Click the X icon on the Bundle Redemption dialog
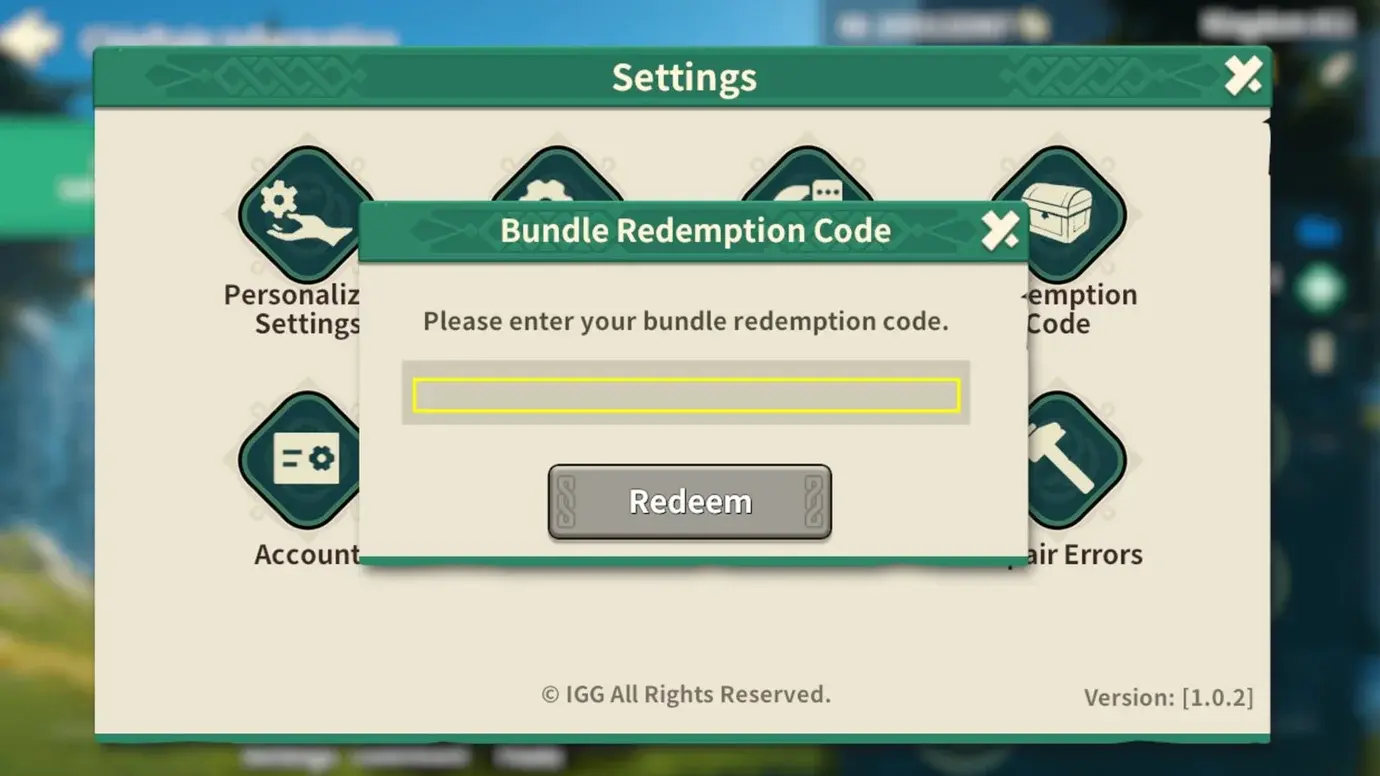Viewport: 1380px width, 776px height. (x=999, y=230)
